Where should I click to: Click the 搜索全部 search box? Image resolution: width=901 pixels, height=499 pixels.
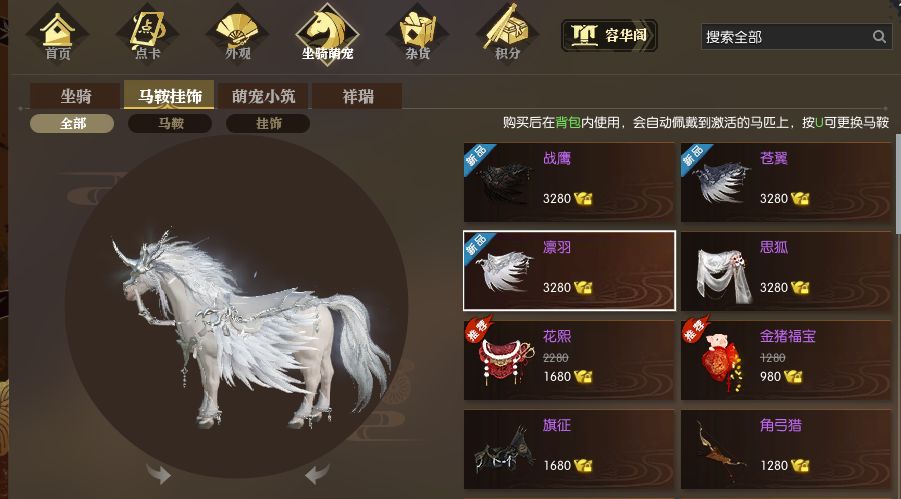pos(785,37)
